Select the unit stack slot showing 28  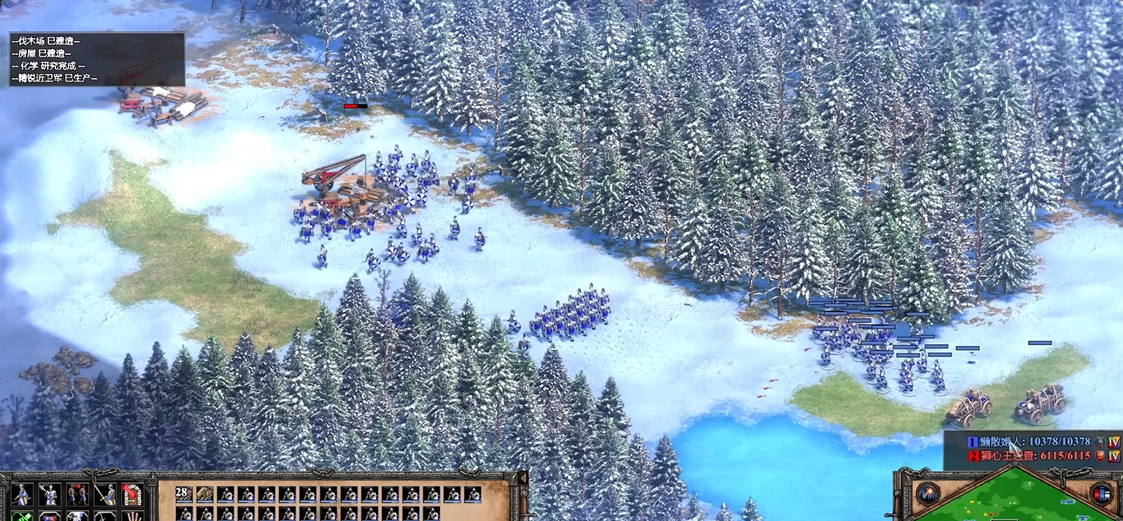pos(182,494)
